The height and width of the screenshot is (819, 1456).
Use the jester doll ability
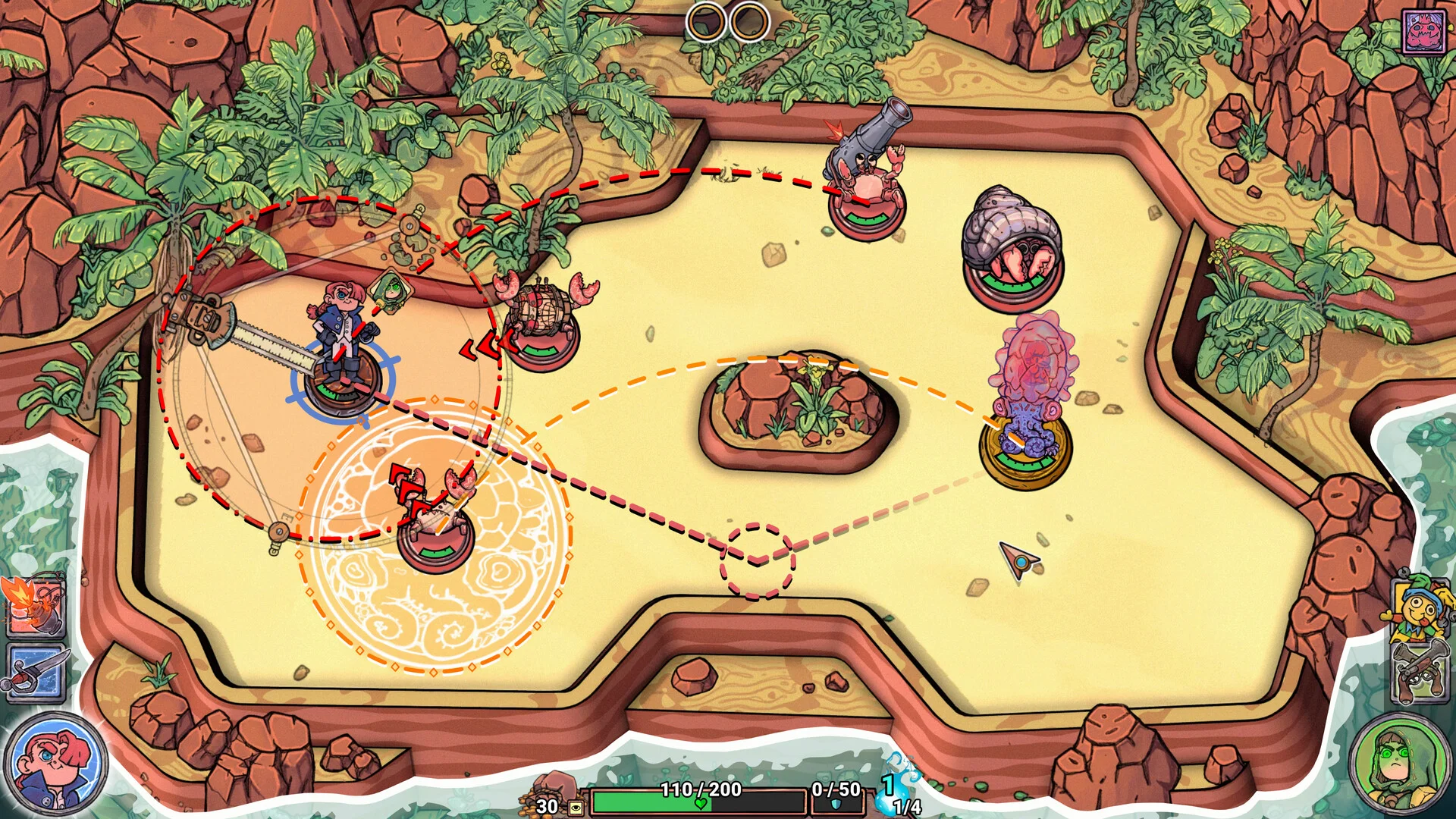[1420, 608]
